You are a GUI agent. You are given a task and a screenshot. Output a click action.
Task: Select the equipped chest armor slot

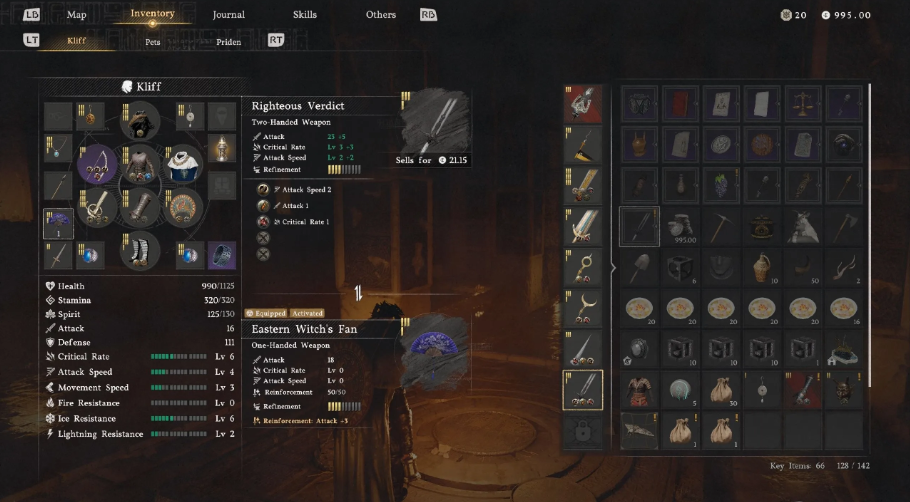pyautogui.click(x=140, y=164)
